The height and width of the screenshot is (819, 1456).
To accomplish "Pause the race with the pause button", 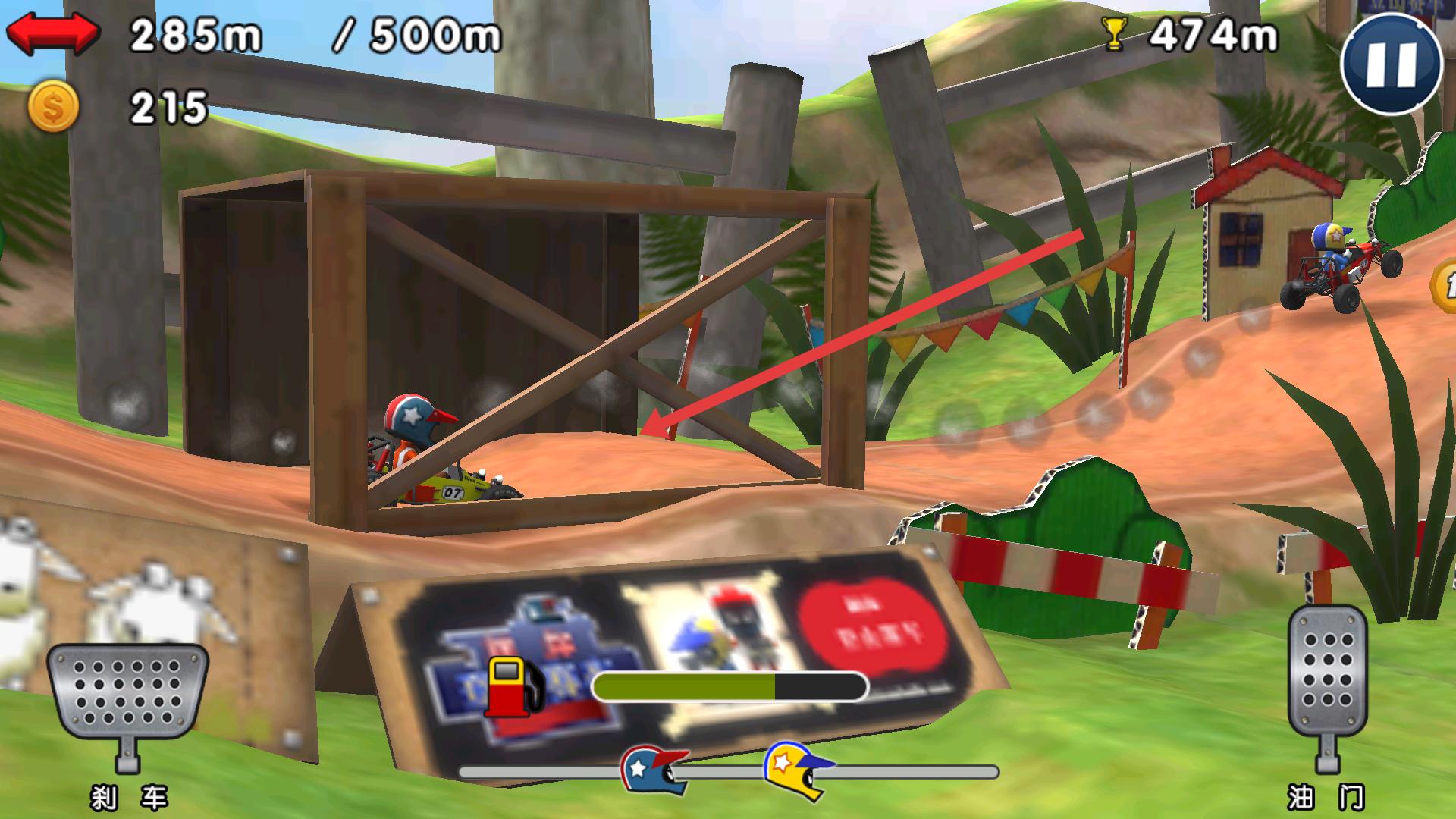I will [1391, 64].
